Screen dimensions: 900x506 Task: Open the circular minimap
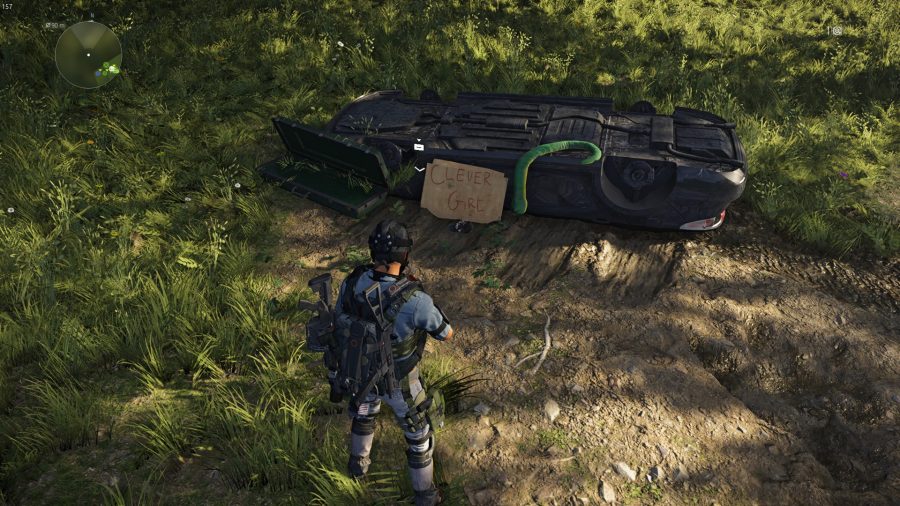(x=88, y=54)
